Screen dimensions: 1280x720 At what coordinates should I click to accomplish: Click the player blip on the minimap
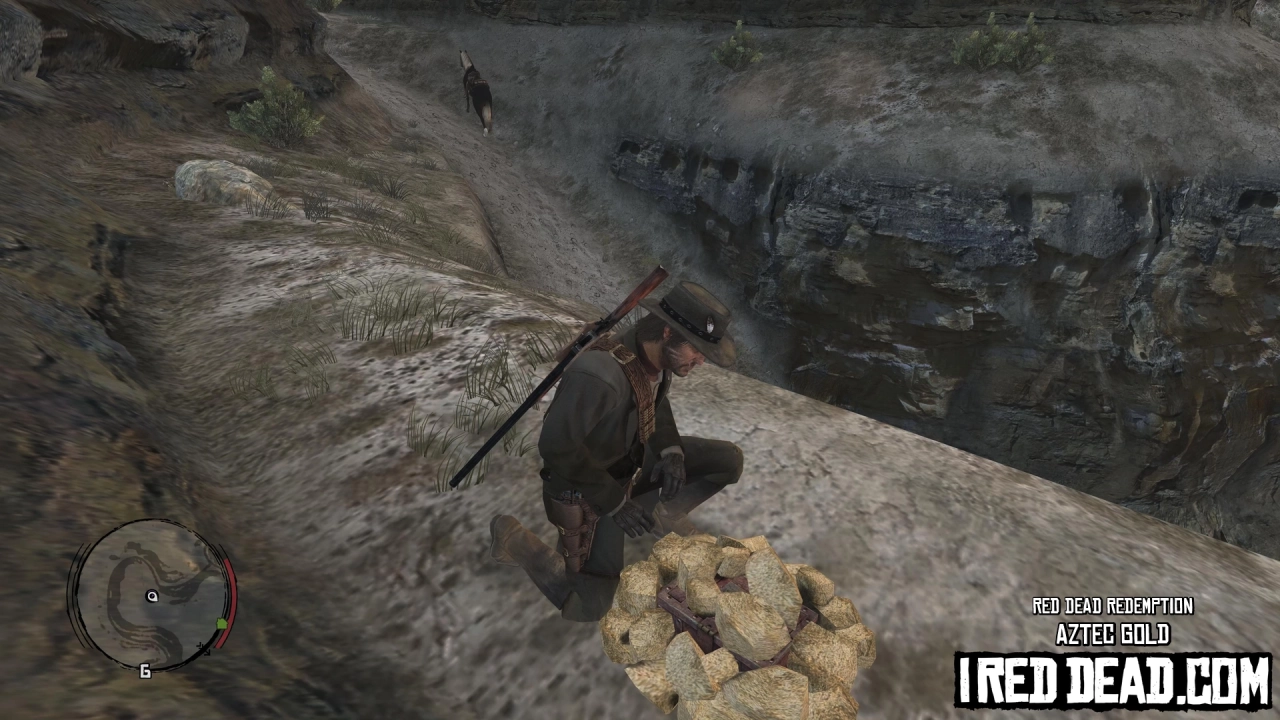pos(152,596)
